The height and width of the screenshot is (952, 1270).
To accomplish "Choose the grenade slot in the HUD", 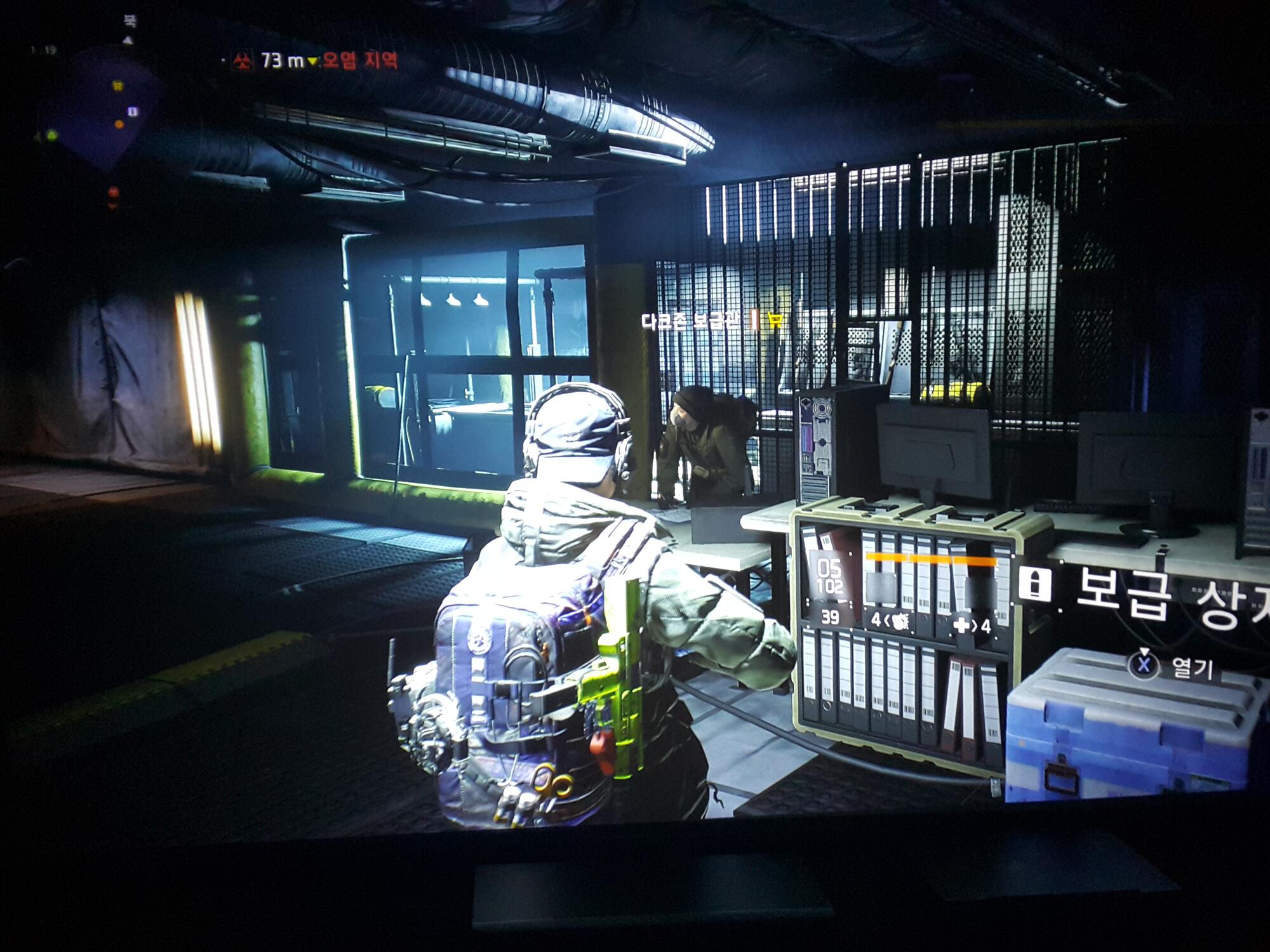I will tap(890, 622).
